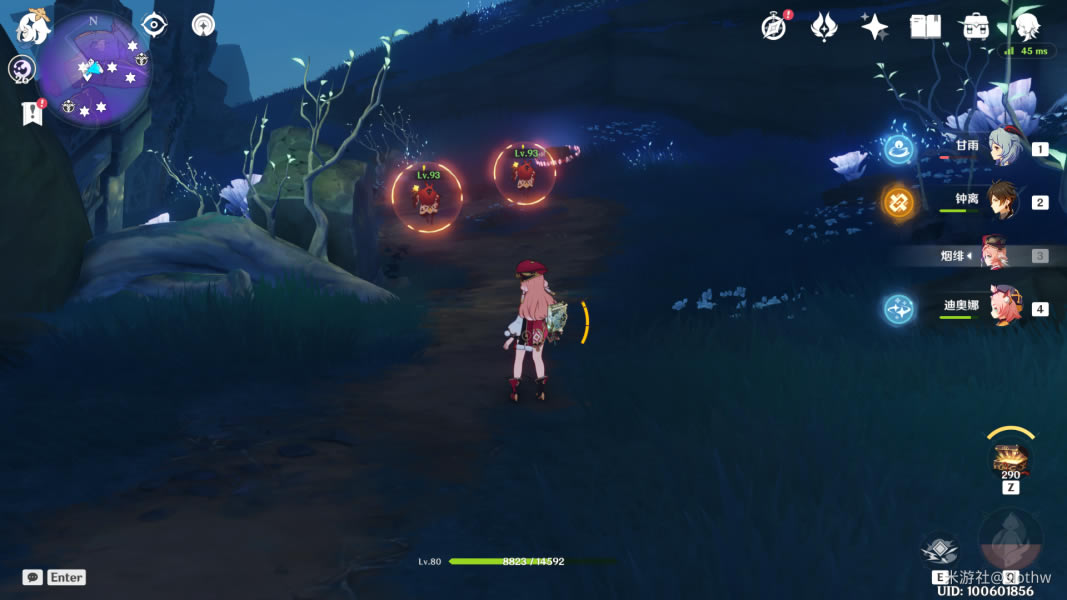The height and width of the screenshot is (600, 1067).
Task: Click the co-op signal icon beside the eye icon
Action: tap(204, 25)
